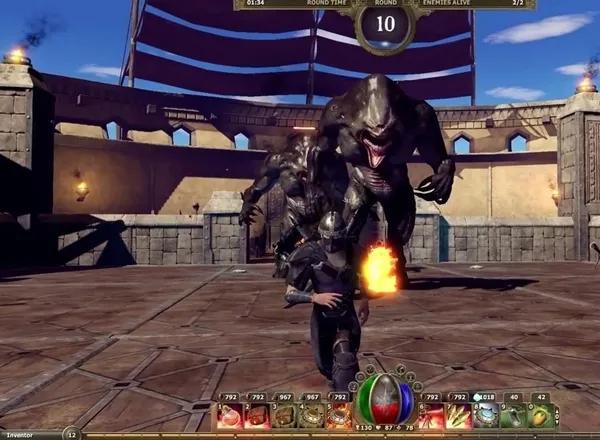Deploy the red tripod turret skill
This screenshot has height=440, width=600.
431,416
